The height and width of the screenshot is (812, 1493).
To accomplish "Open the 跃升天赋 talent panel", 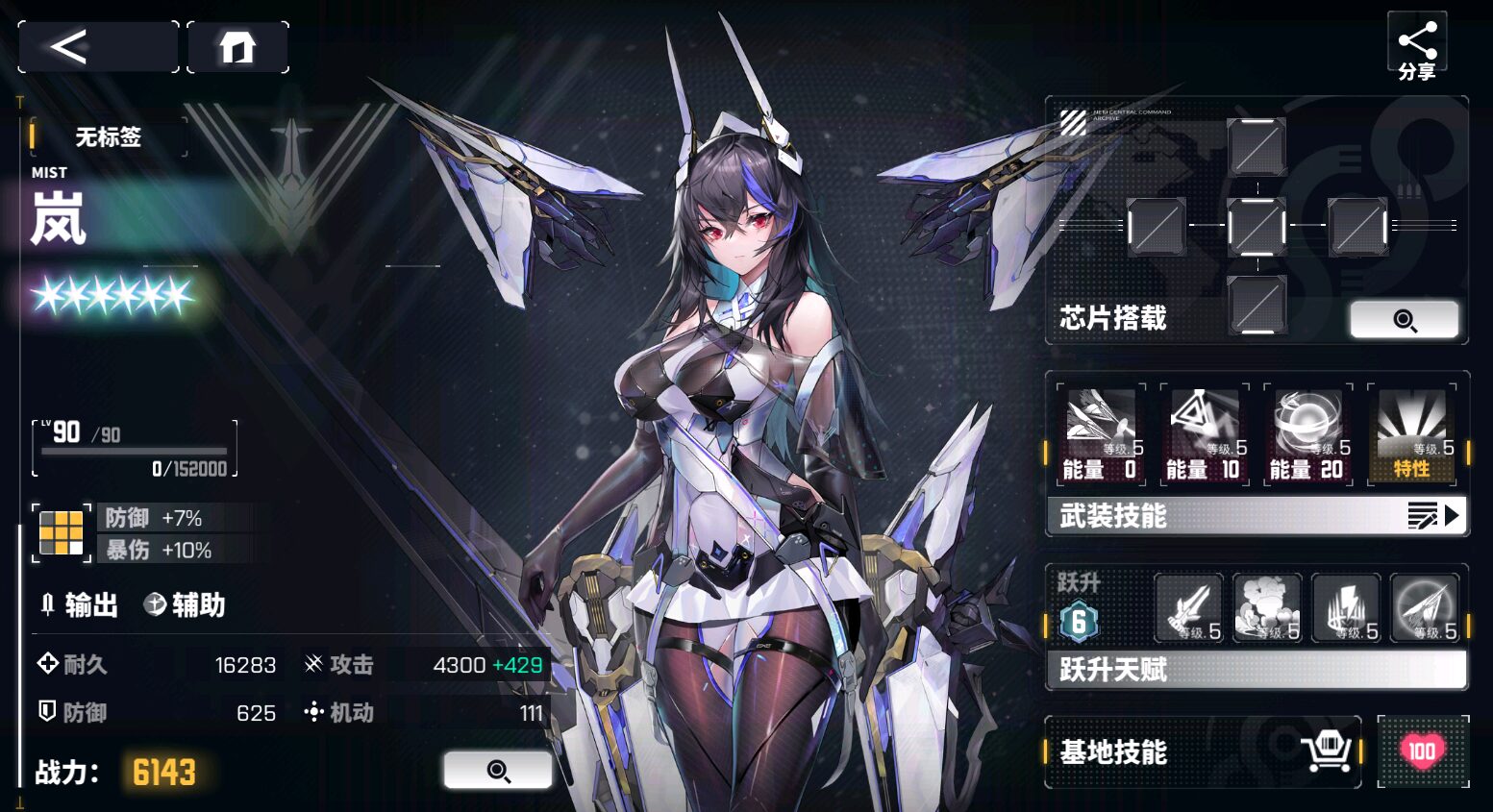I will click(1256, 669).
